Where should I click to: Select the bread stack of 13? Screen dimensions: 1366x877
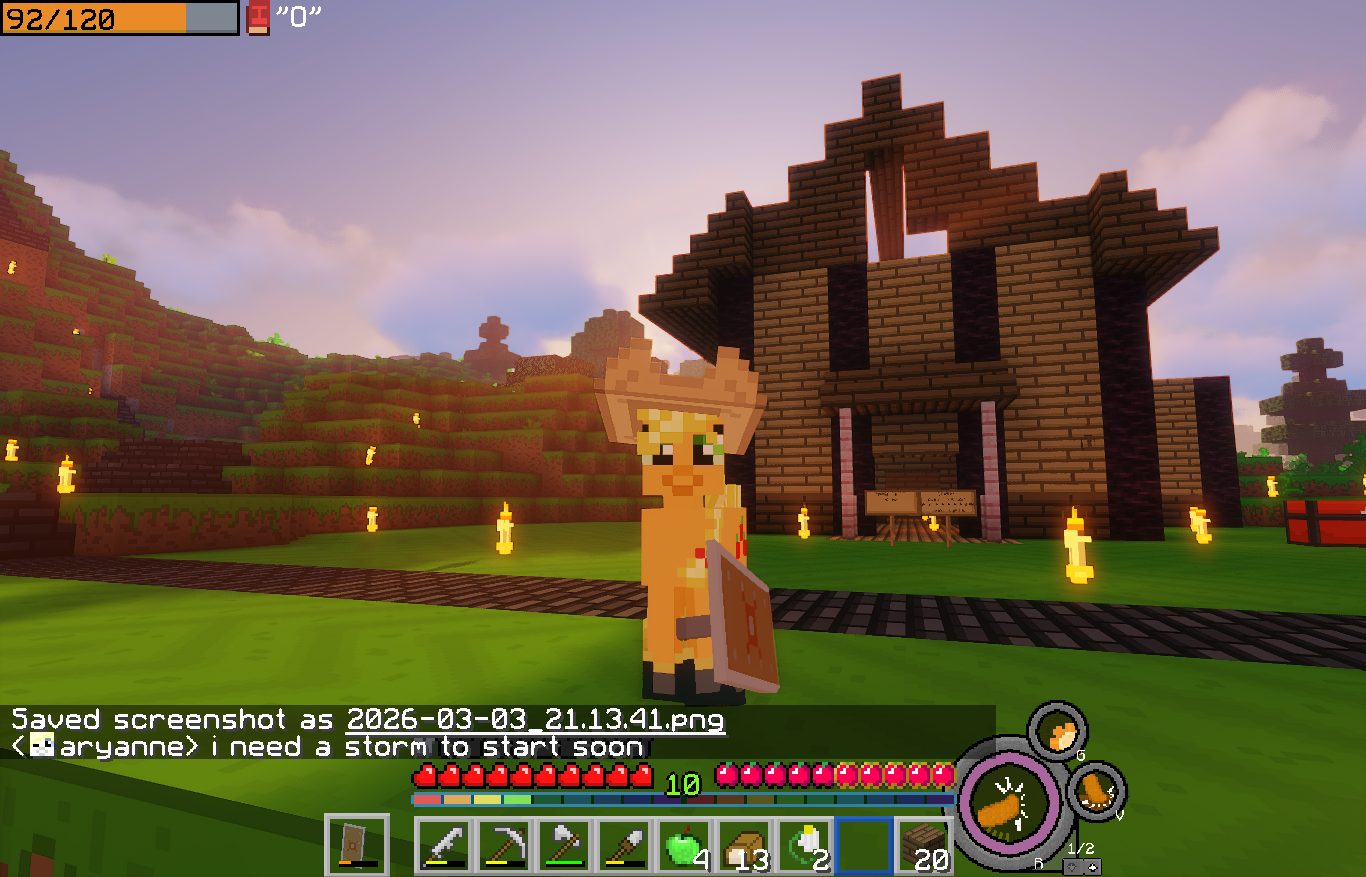(744, 846)
